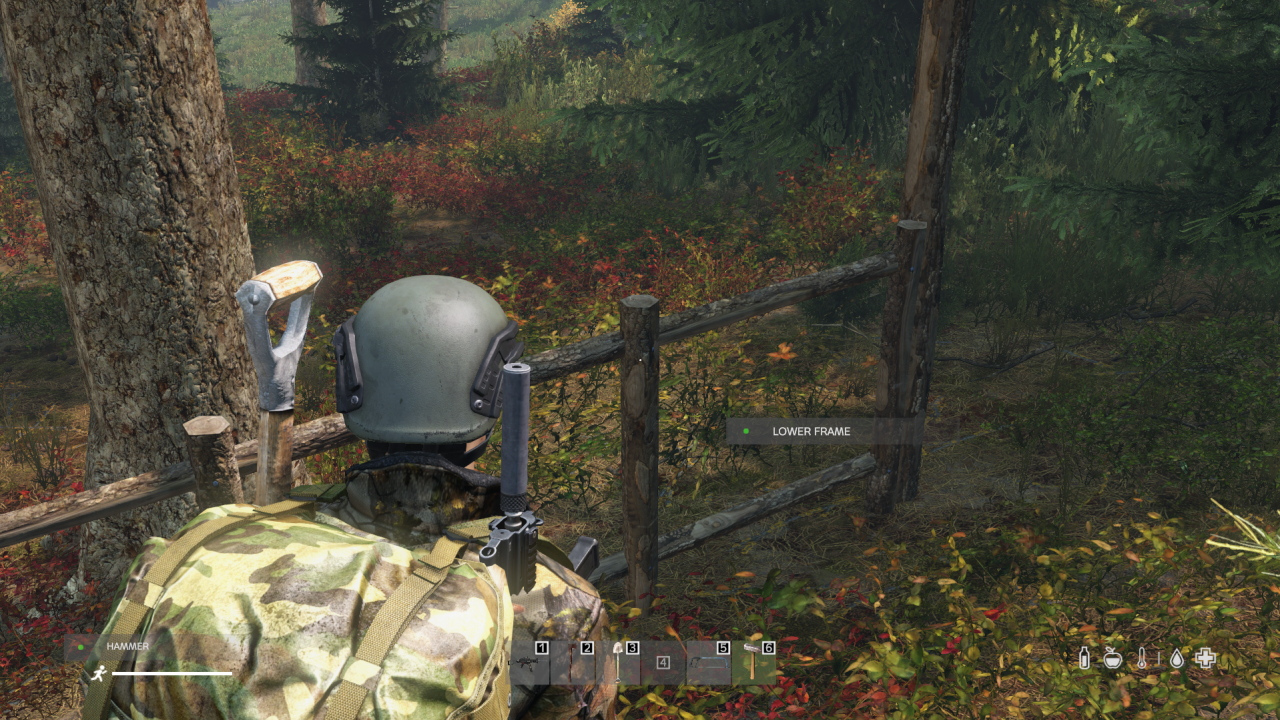This screenshot has height=720, width=1280.
Task: Select the empty hotbar slot 4
Action: pos(663,662)
